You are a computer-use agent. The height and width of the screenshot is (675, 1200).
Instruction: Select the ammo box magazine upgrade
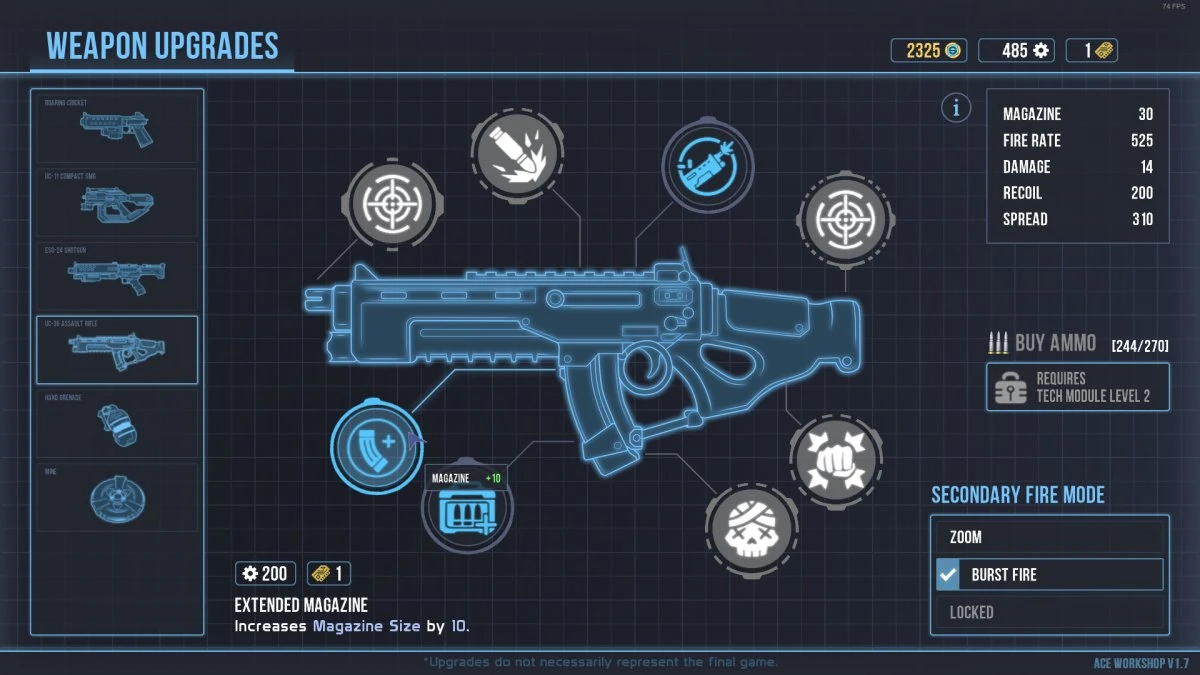[x=465, y=515]
